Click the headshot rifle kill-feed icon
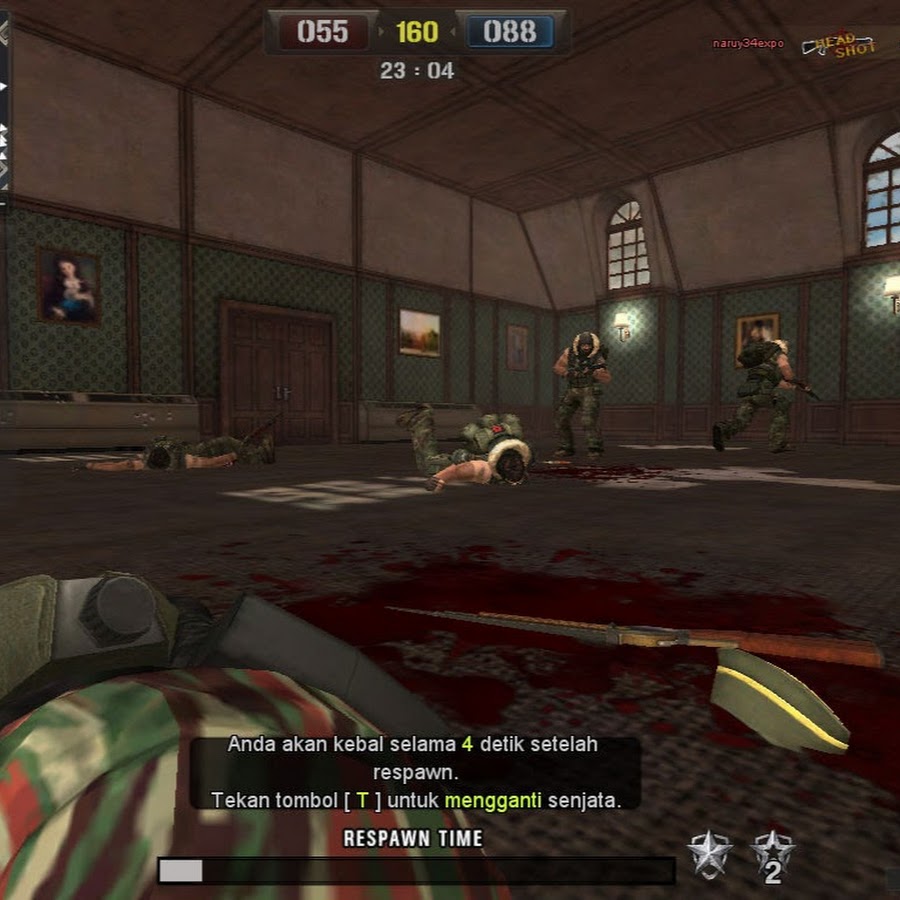 (839, 45)
